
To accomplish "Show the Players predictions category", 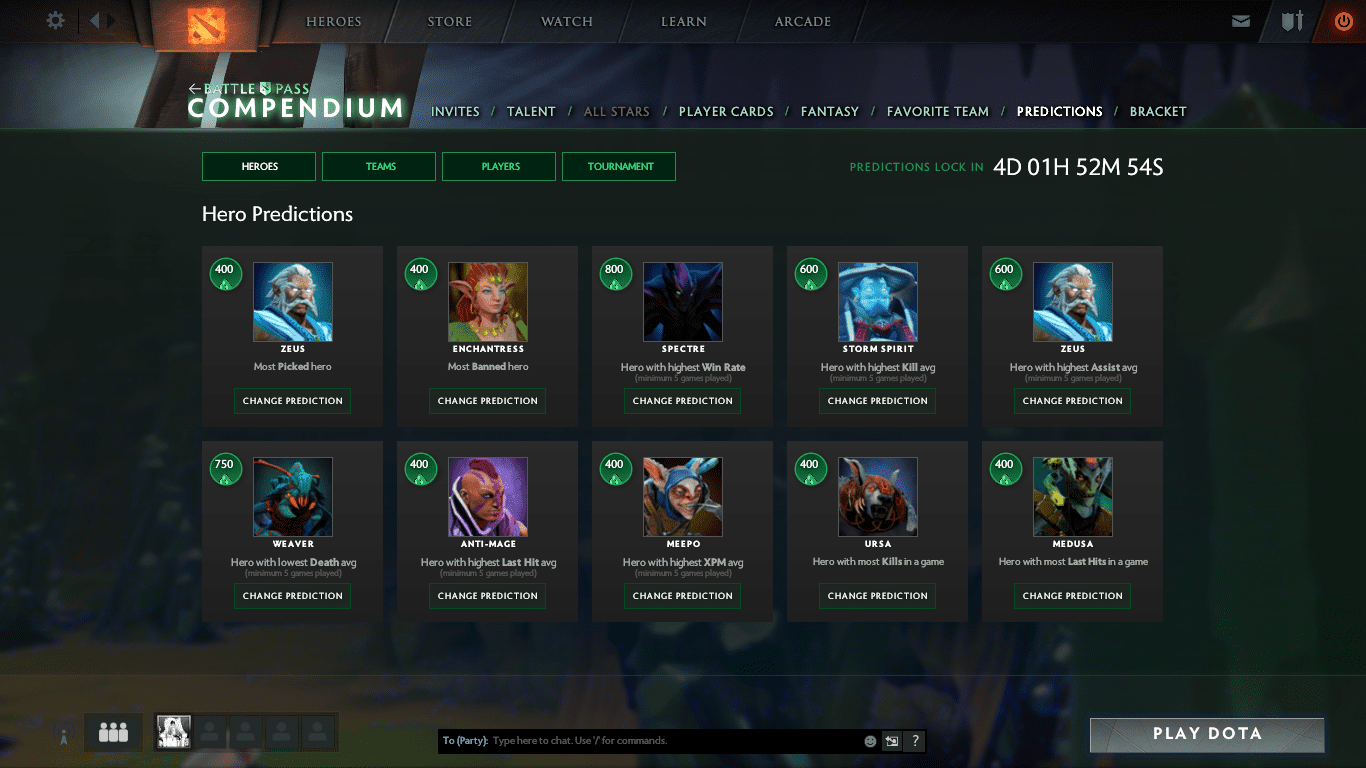I will point(499,167).
